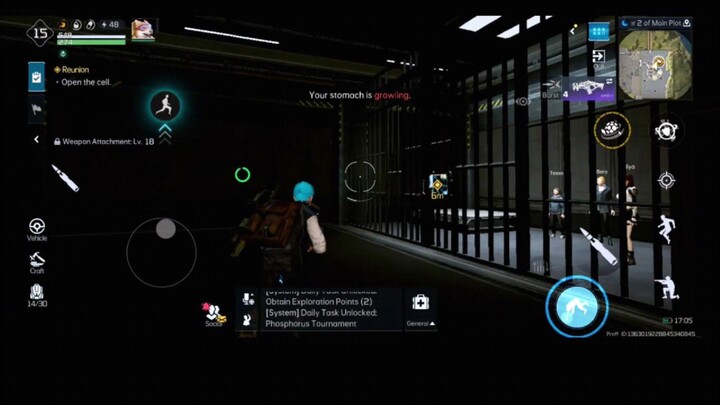Image resolution: width=720 pixels, height=405 pixels.
Task: Open the Craft menu
Action: 37,262
